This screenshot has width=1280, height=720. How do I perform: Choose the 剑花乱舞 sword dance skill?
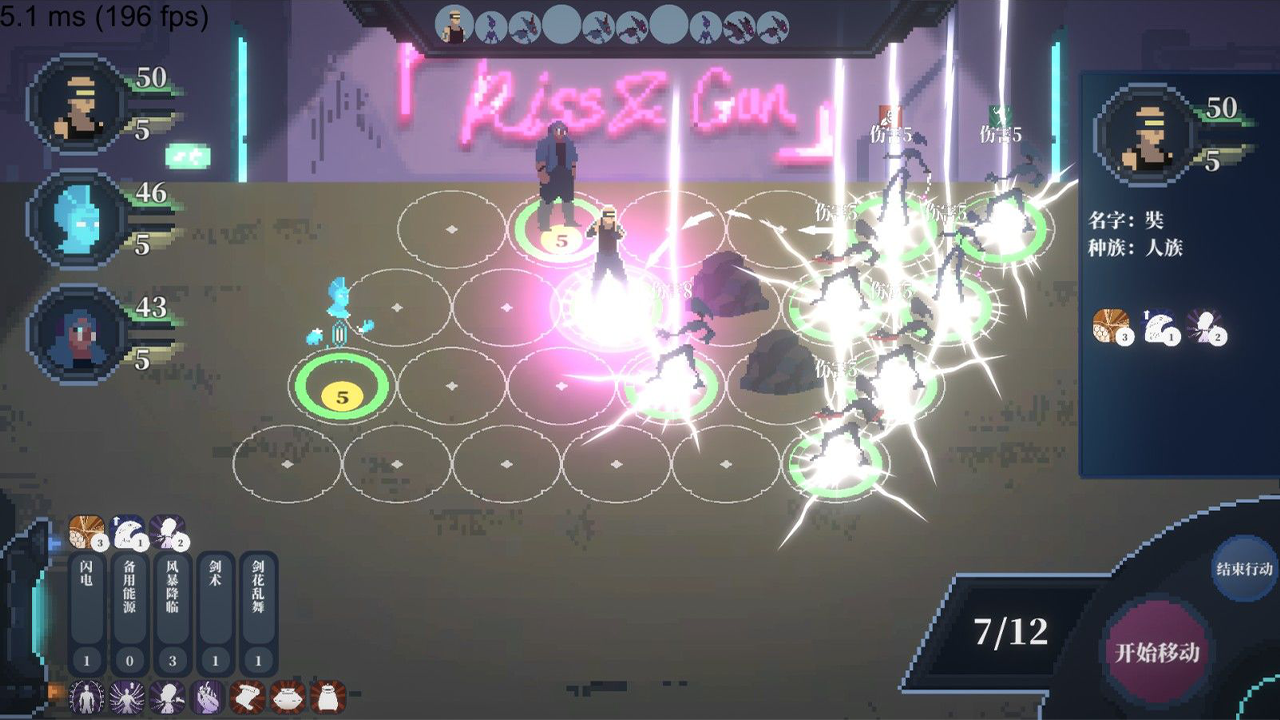(256, 597)
